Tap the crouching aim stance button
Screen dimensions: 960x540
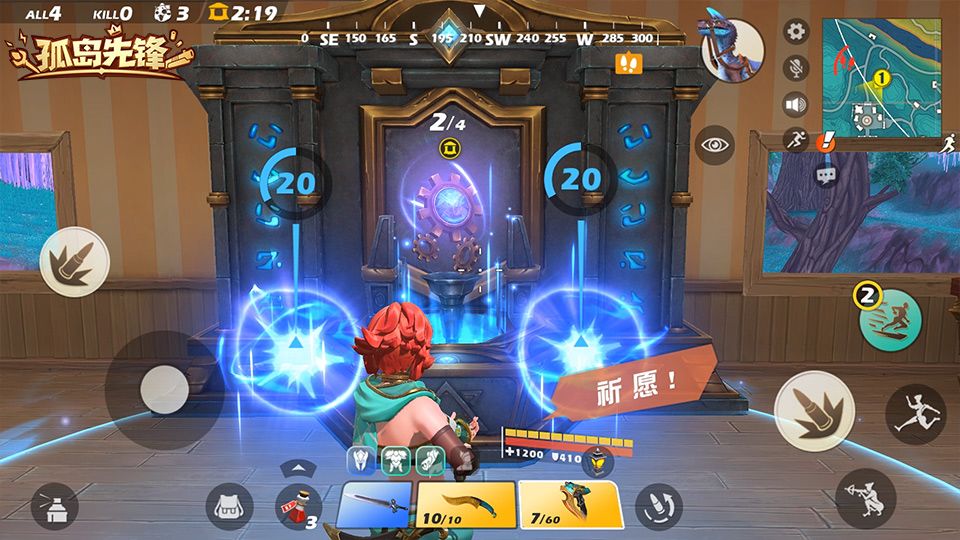pyautogui.click(x=866, y=498)
